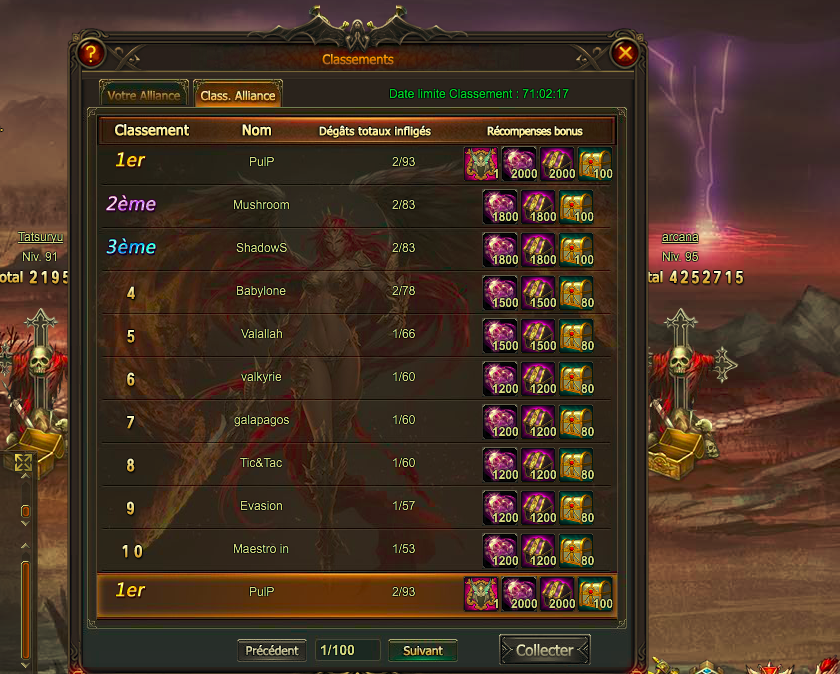
Task: Choose the galapagos alliance row
Action: [261, 420]
